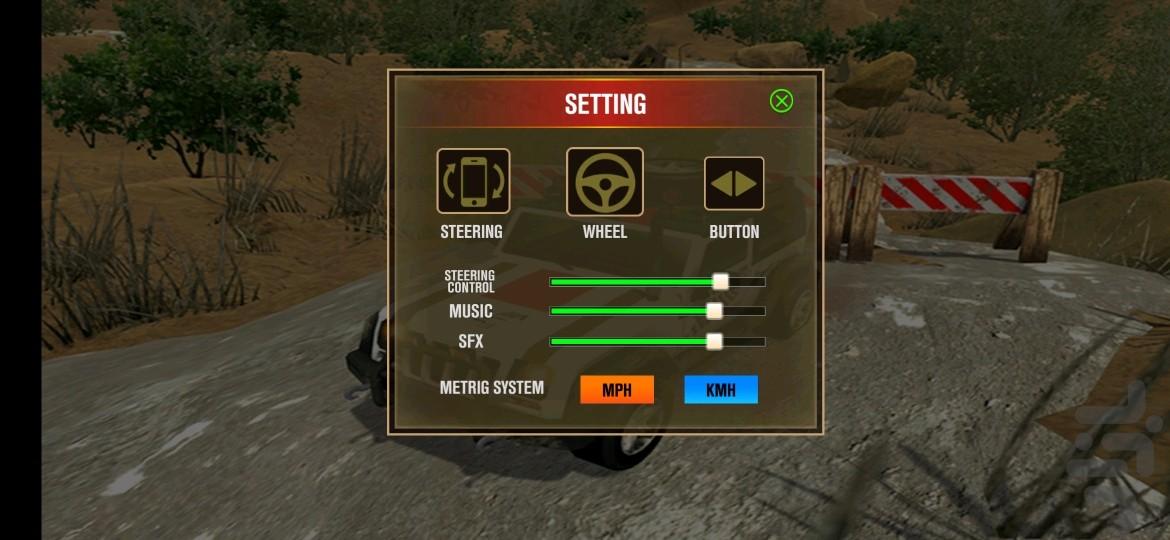Click the Steering Control slider

[720, 282]
